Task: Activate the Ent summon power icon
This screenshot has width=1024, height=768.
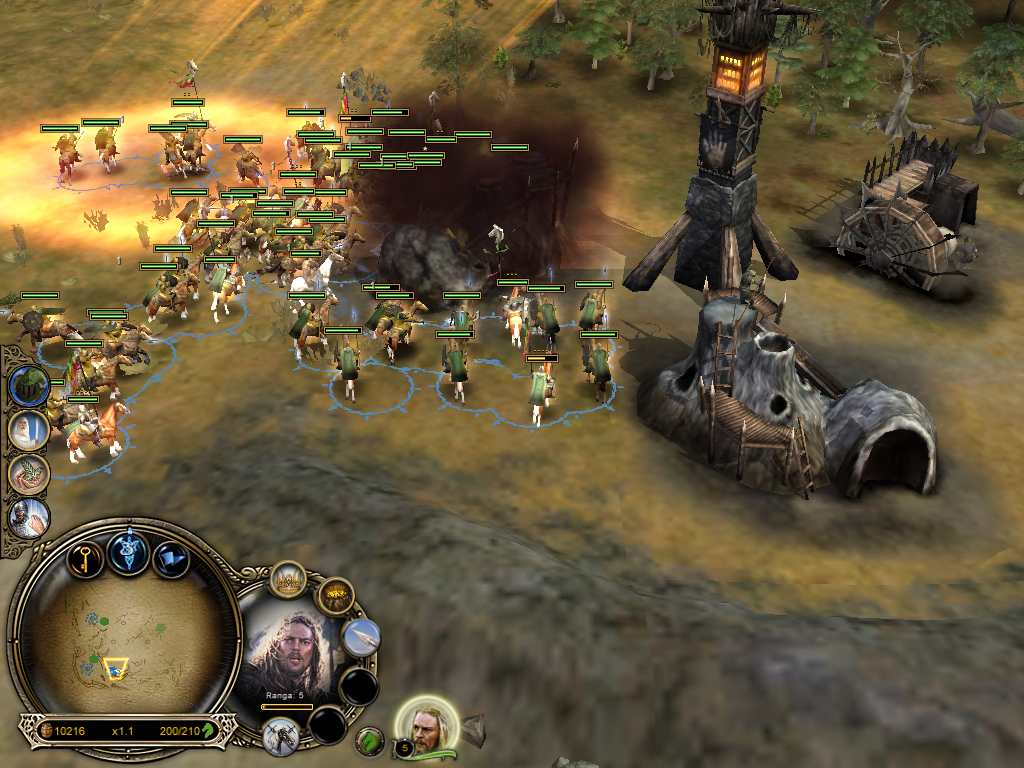Action: 27,385
